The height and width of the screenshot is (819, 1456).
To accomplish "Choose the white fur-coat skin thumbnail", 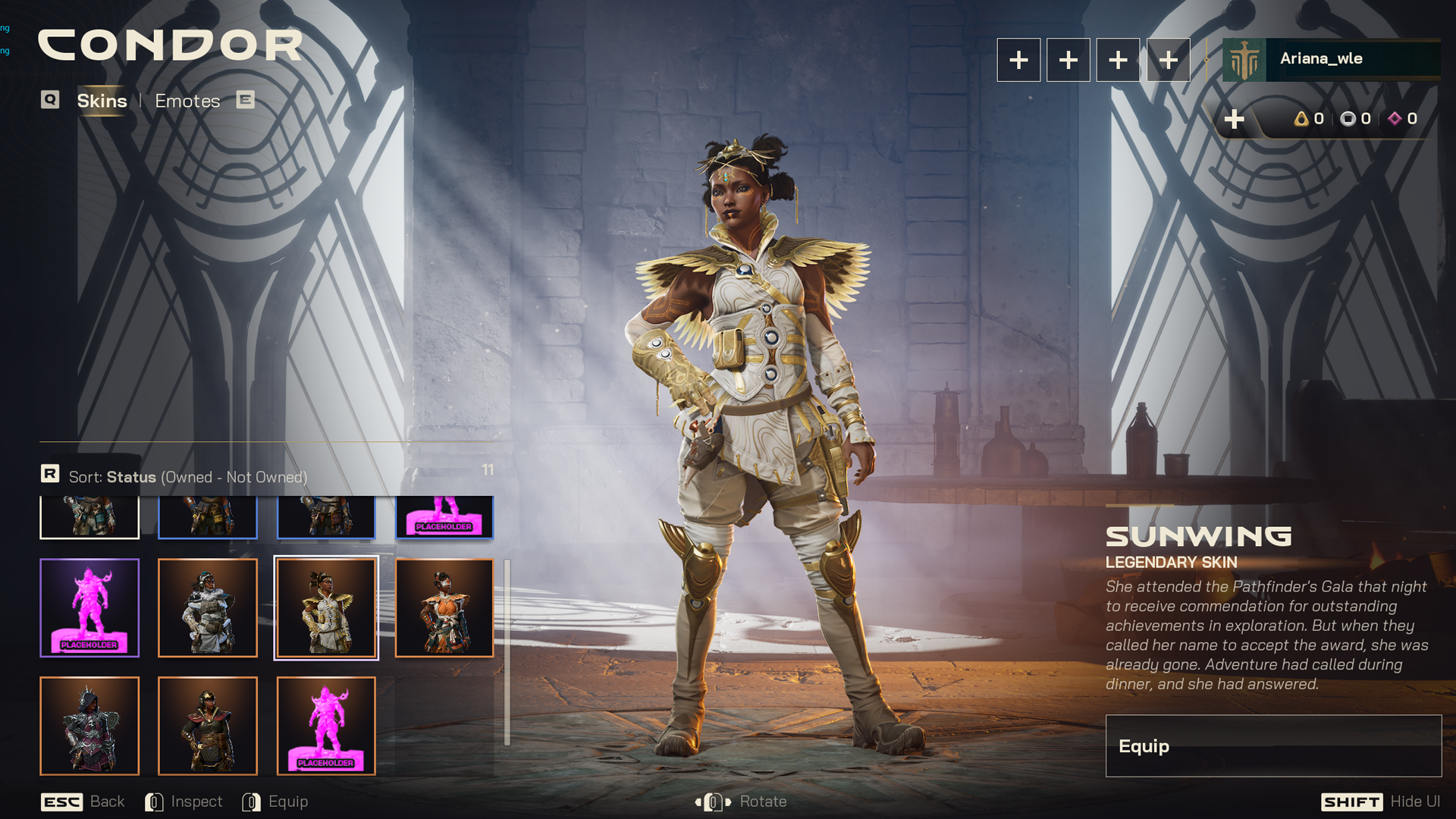I will point(208,608).
